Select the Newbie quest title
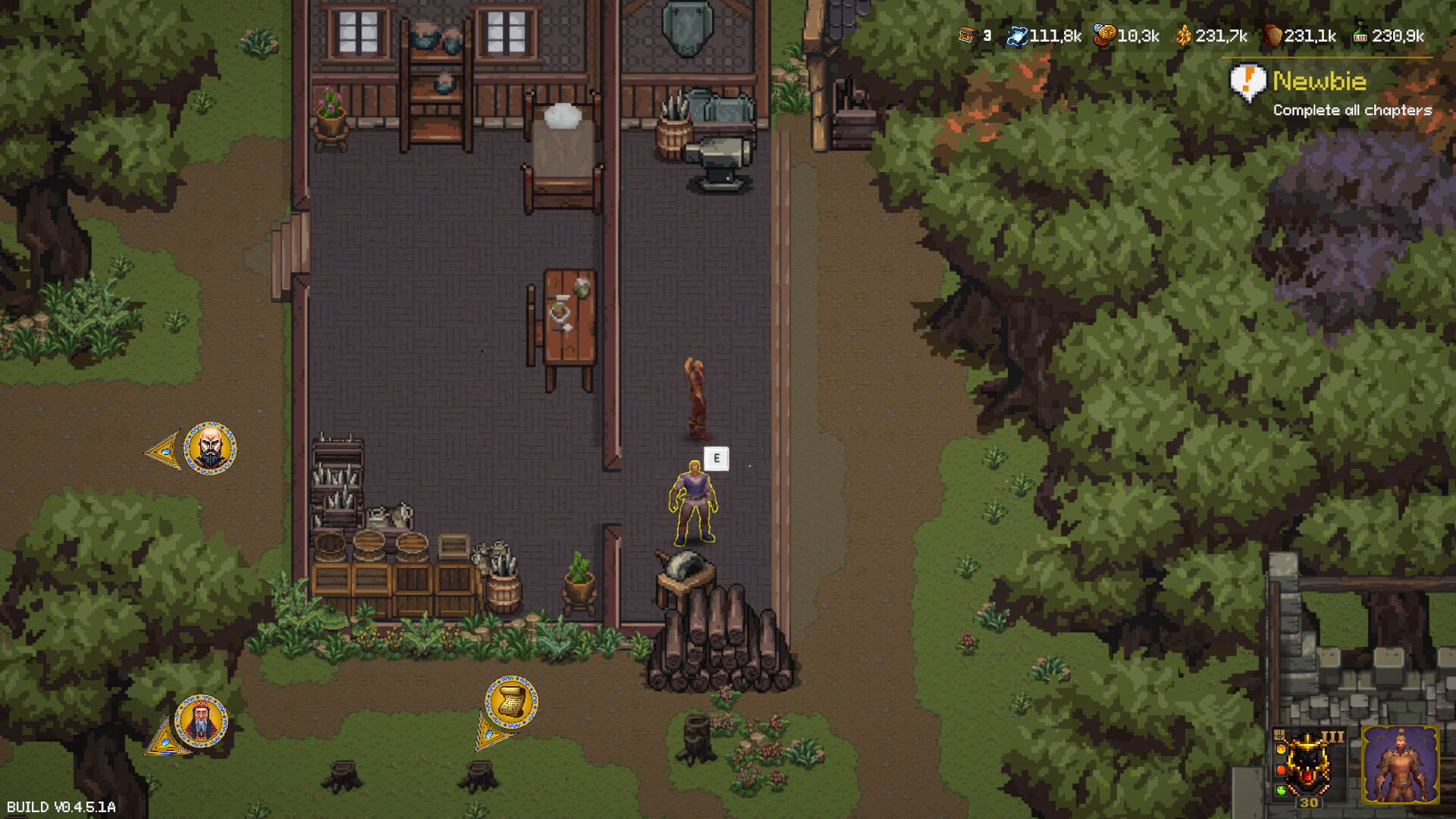This screenshot has height=819, width=1456. (1319, 81)
